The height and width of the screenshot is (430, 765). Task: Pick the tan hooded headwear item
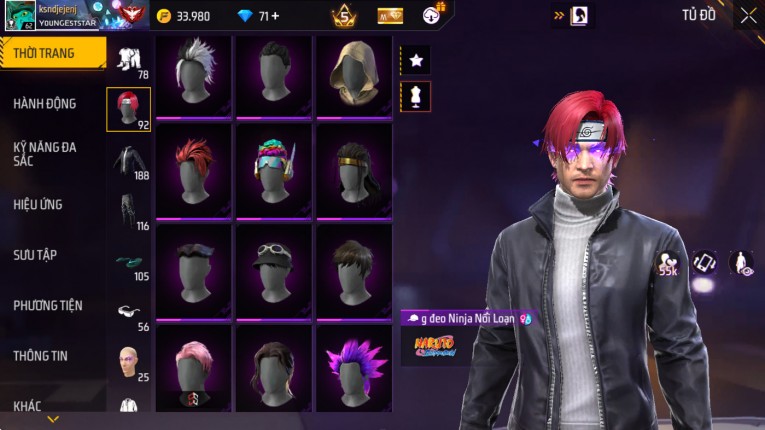click(x=353, y=75)
